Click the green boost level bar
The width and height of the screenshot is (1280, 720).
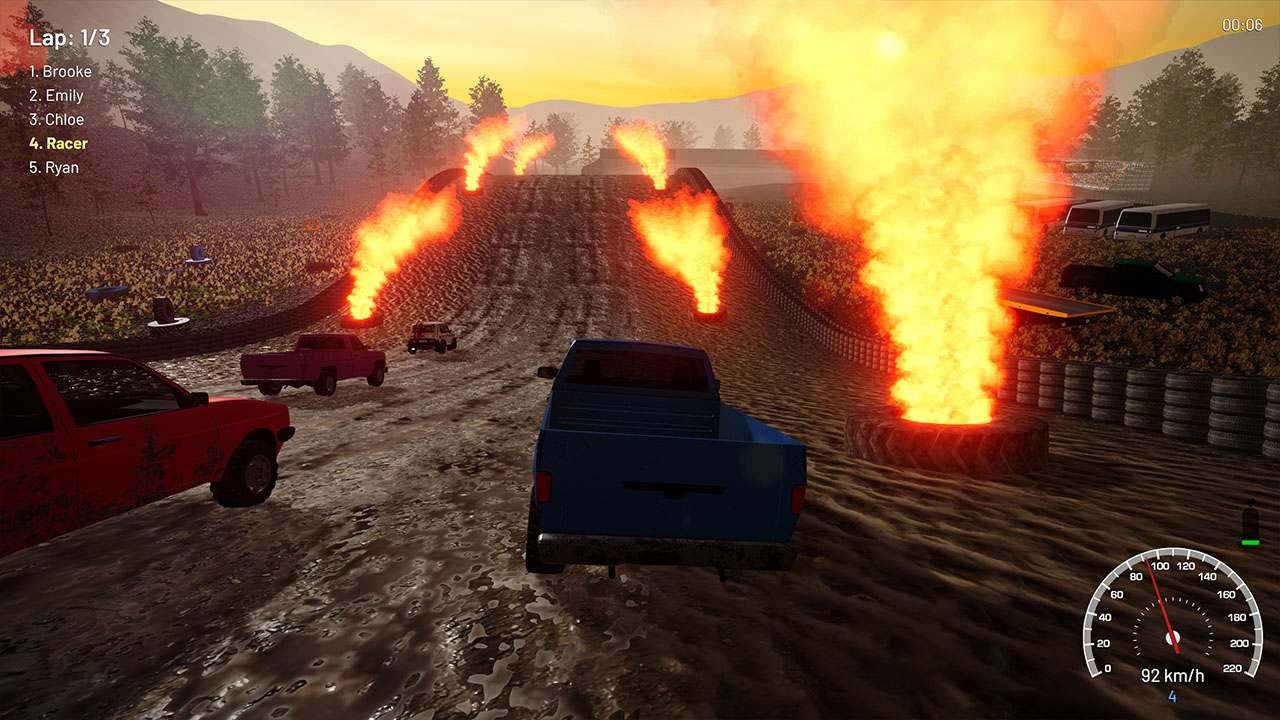tap(1249, 542)
